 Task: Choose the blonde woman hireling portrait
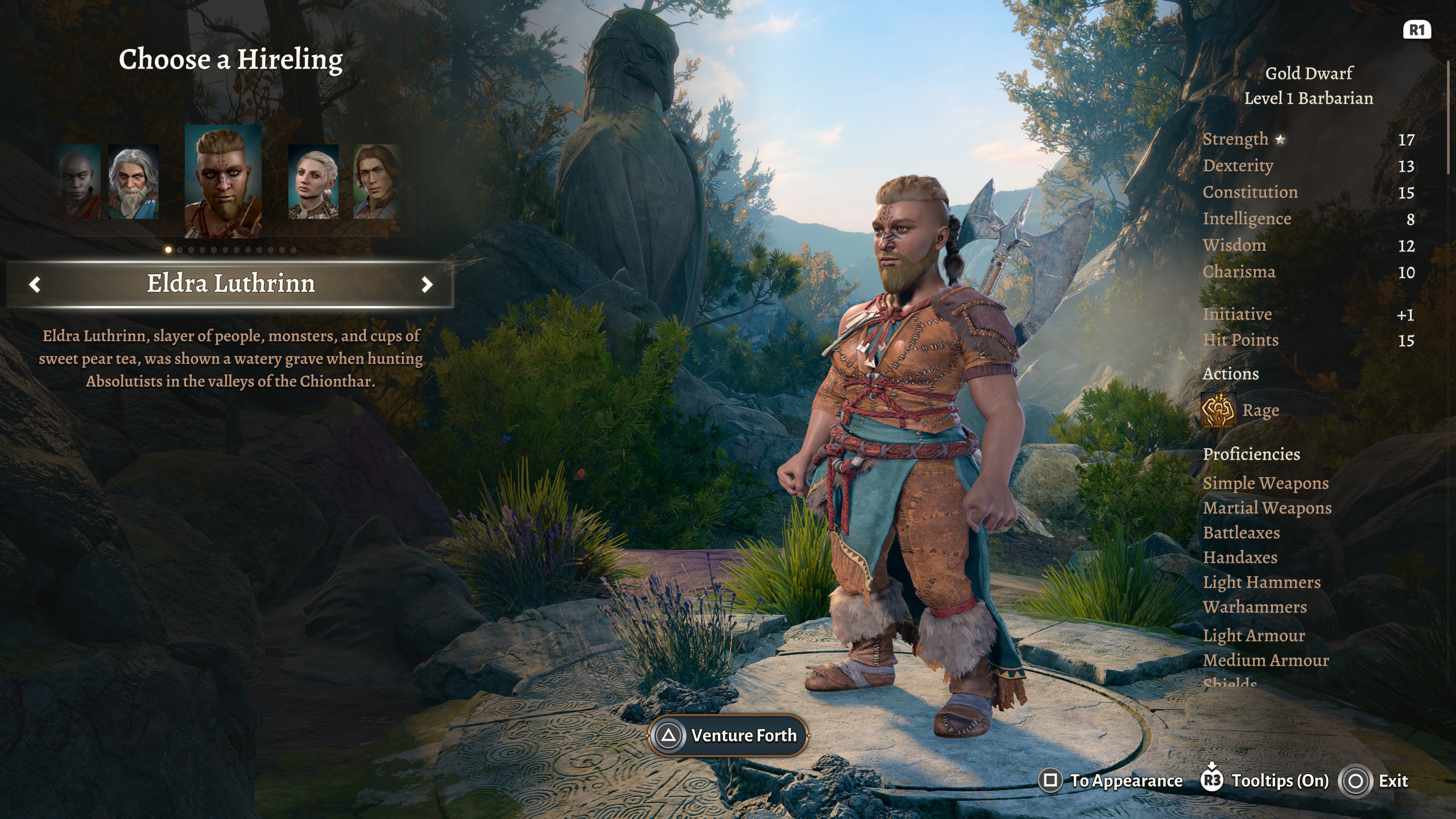click(313, 182)
